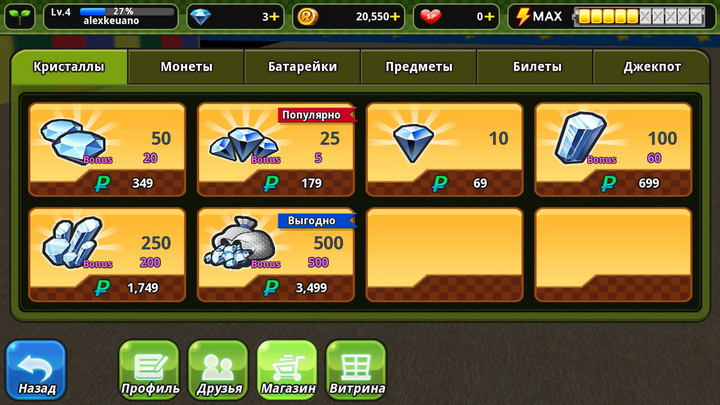Open the Монеты tab

point(186,67)
